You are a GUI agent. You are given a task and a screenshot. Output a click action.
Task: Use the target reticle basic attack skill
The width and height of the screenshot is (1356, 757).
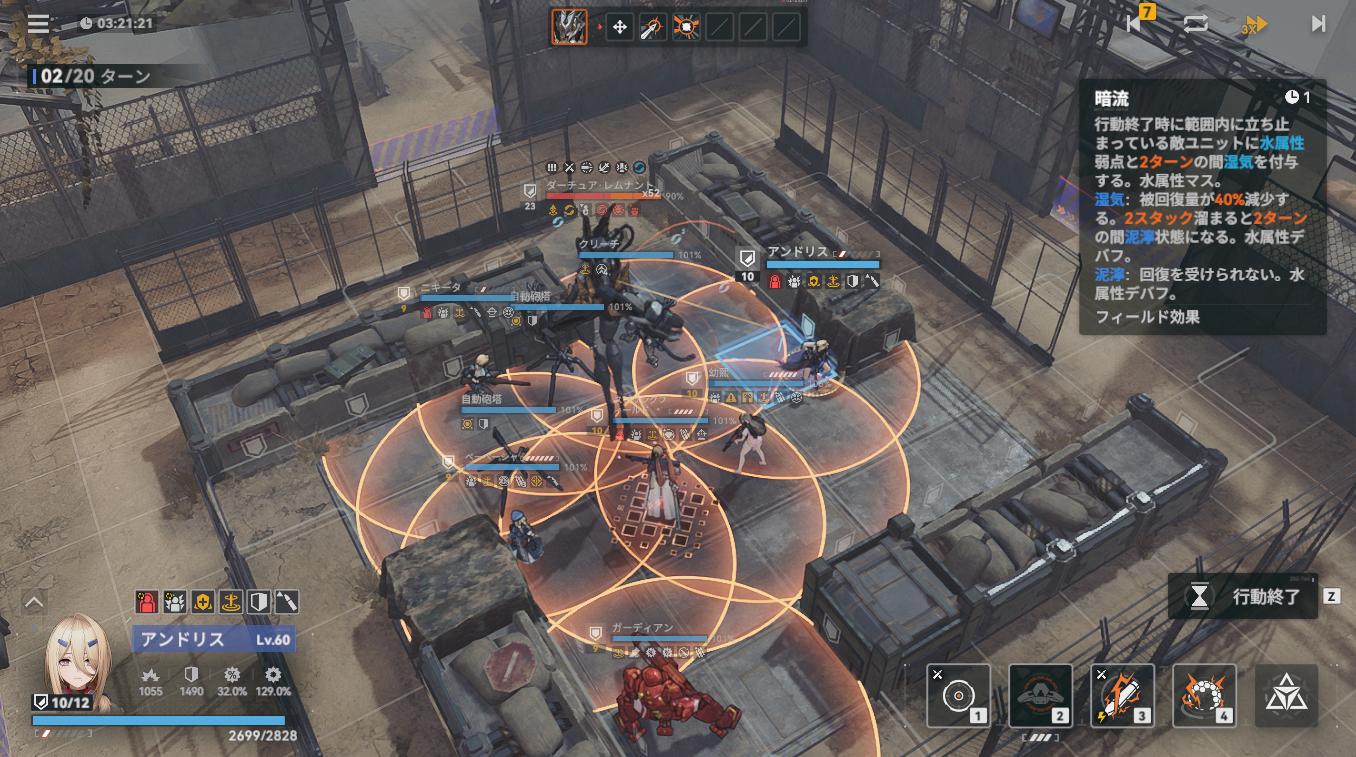click(x=958, y=696)
